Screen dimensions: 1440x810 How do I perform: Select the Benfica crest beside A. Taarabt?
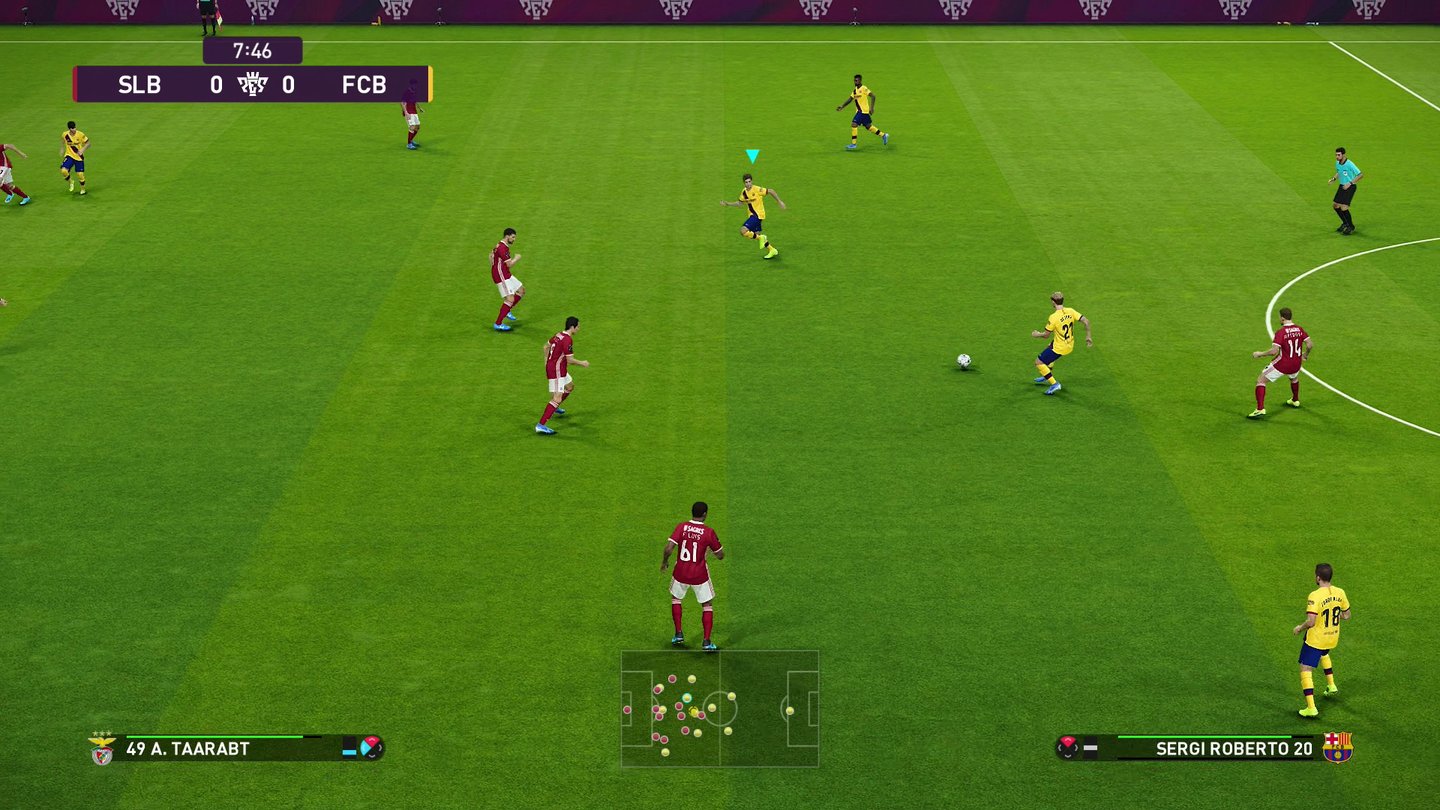pyautogui.click(x=102, y=749)
